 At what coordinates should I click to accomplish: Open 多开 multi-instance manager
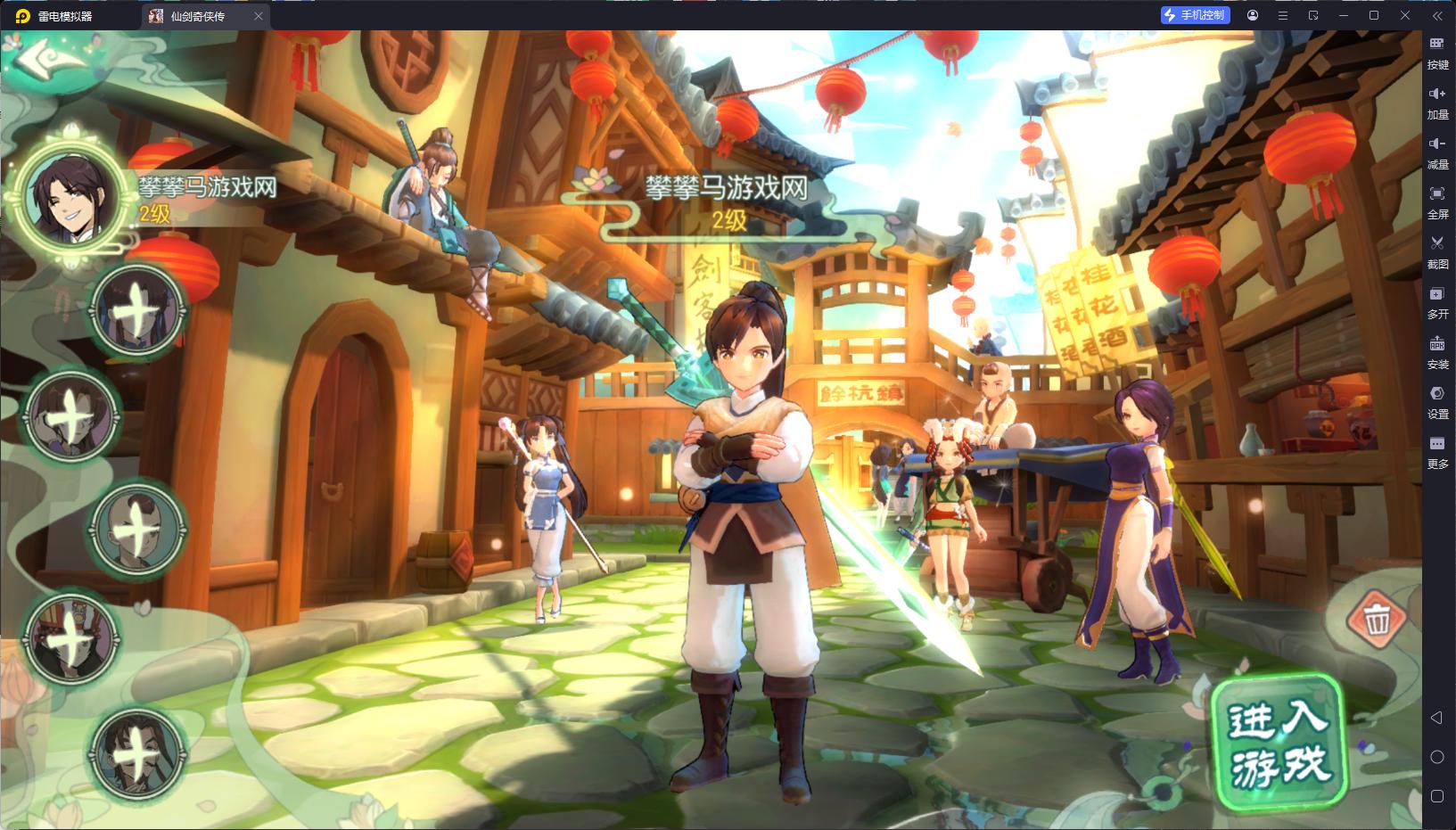1437,302
